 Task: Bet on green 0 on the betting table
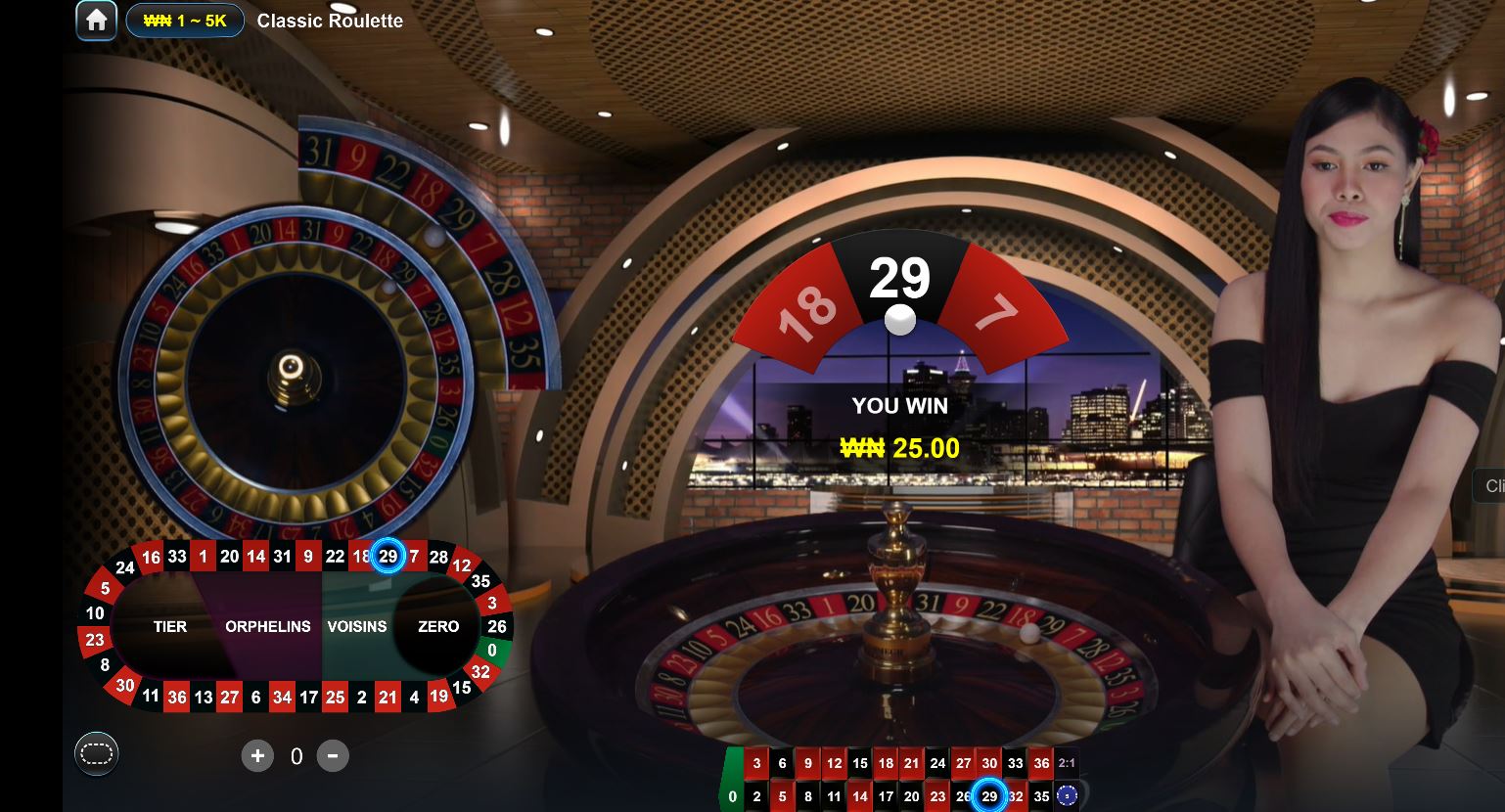(x=732, y=796)
